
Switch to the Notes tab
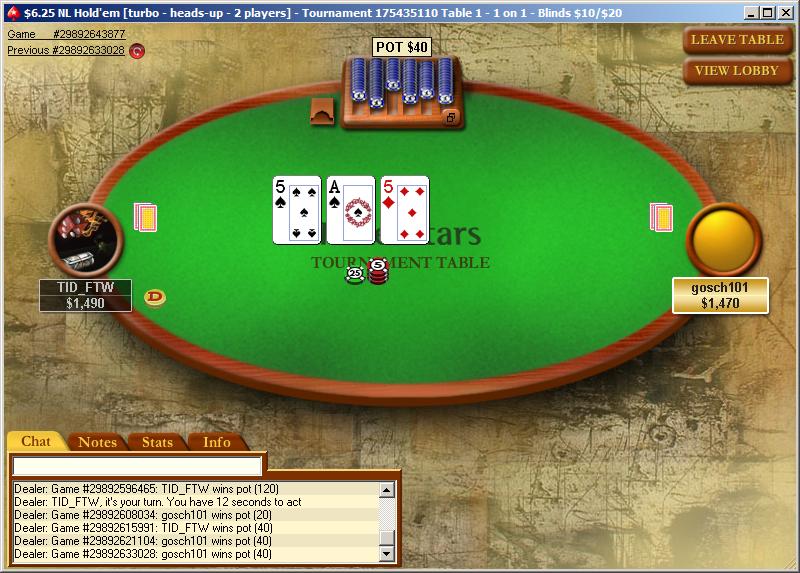[97, 442]
